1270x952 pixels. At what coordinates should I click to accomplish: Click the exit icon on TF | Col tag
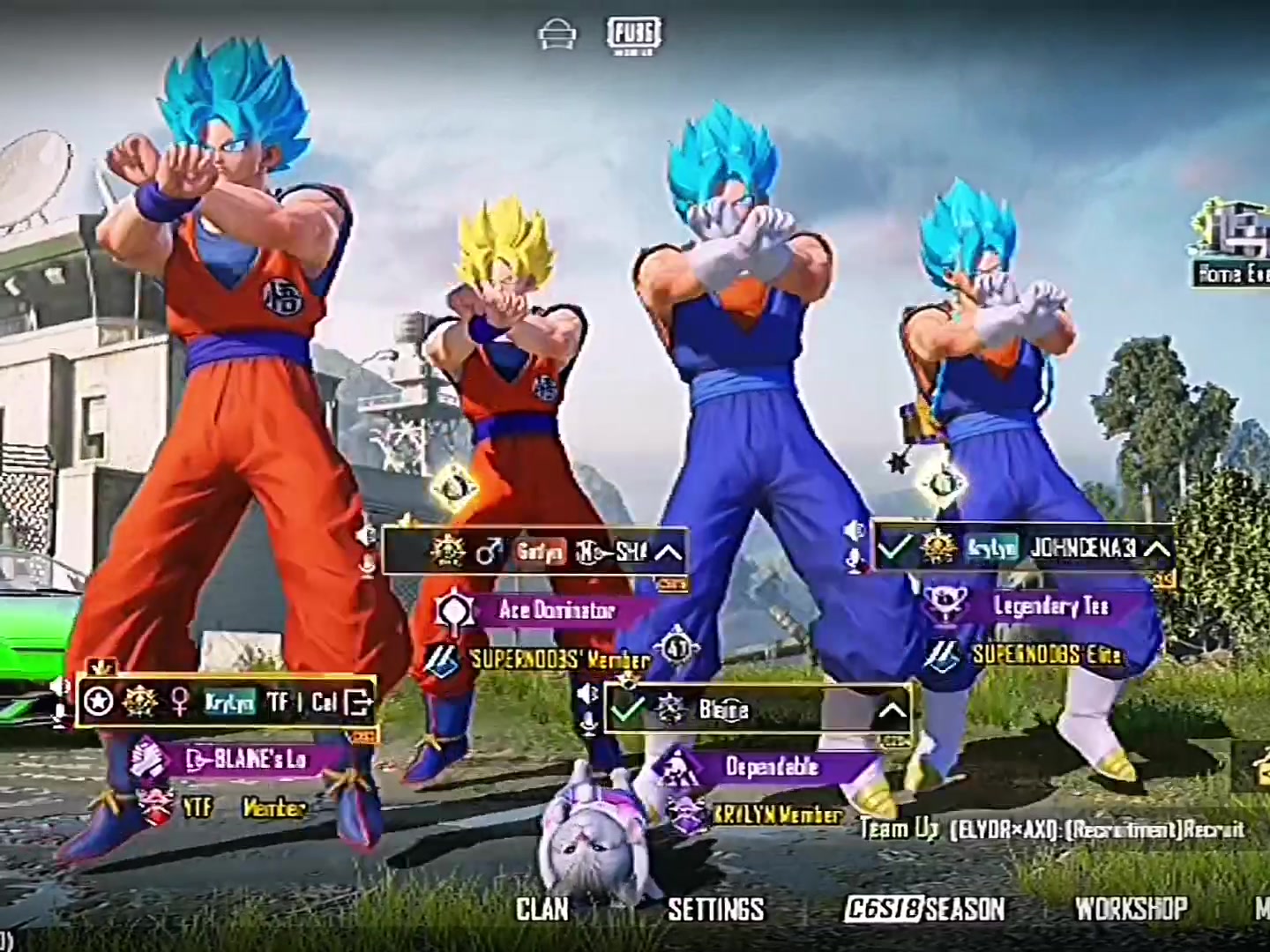[x=359, y=702]
